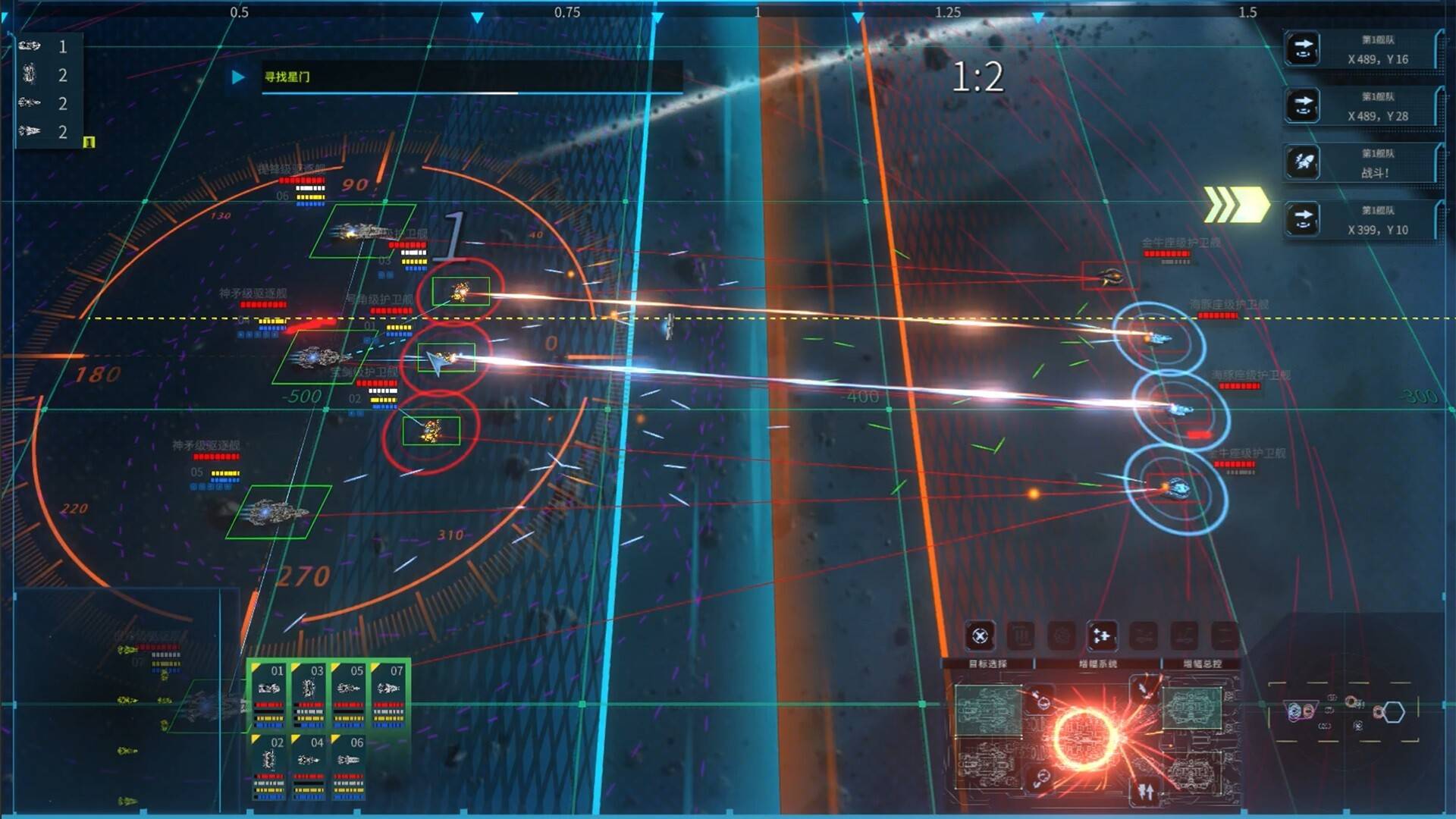This screenshot has width=1456, height=819.
Task: Click the gear system icon in the command bar
Action: pyautogui.click(x=1062, y=636)
